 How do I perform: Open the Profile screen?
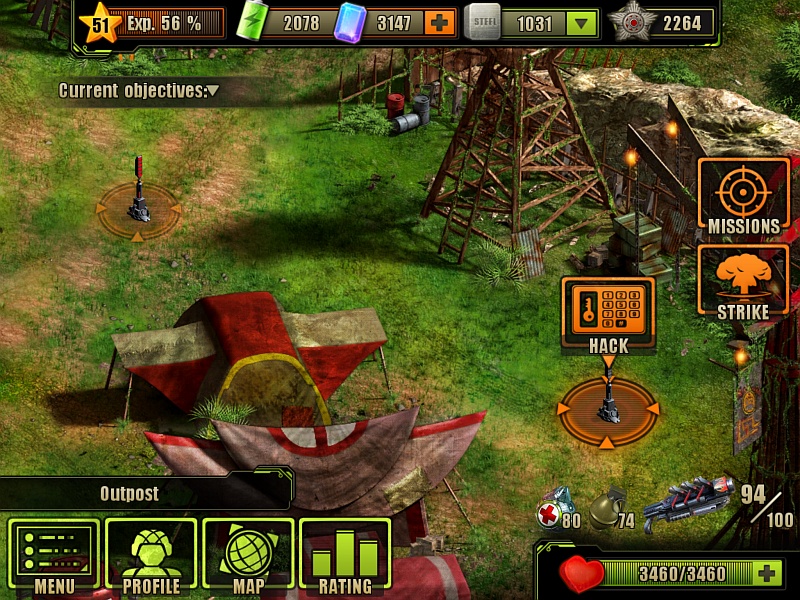point(151,556)
